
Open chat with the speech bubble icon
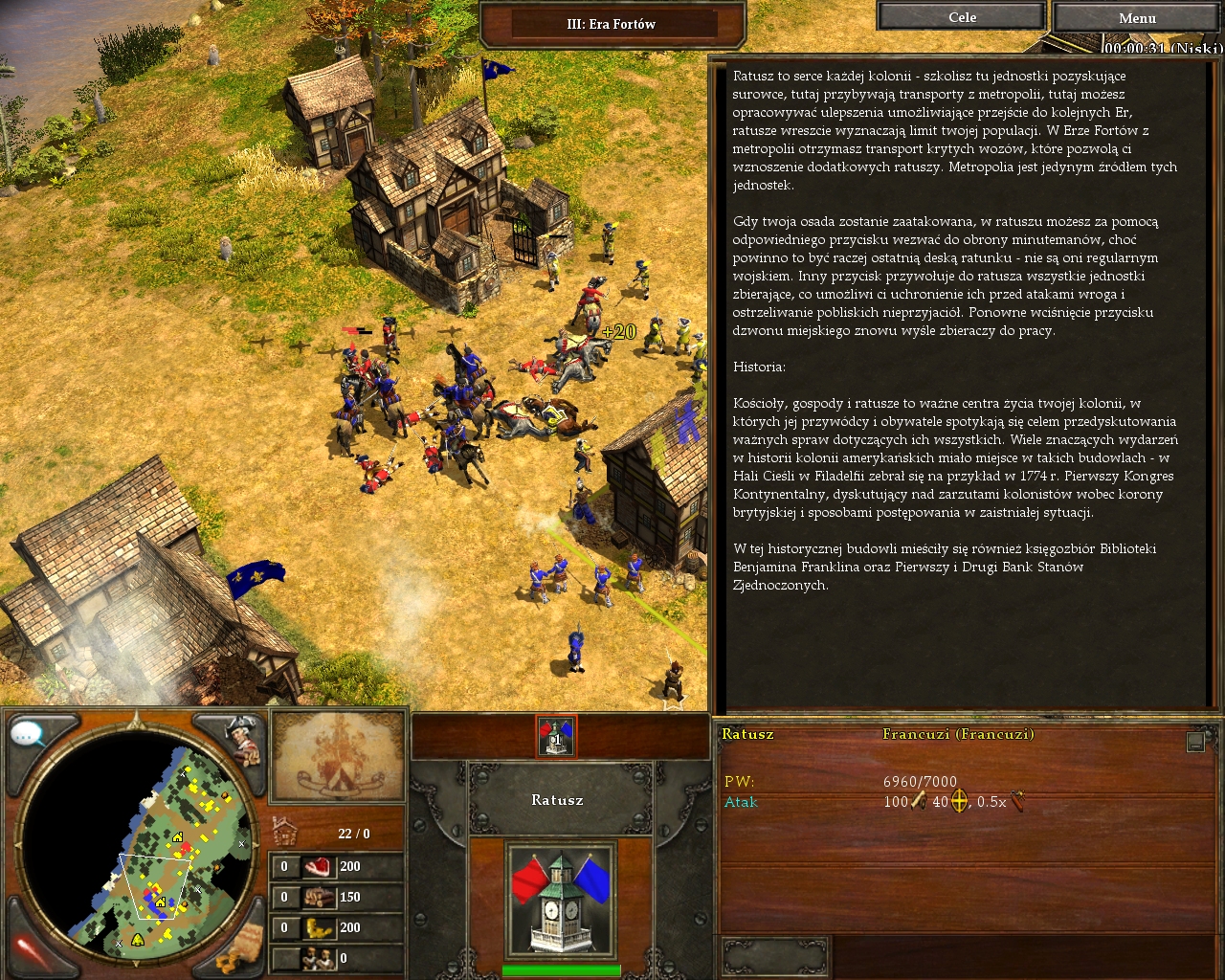(29, 735)
